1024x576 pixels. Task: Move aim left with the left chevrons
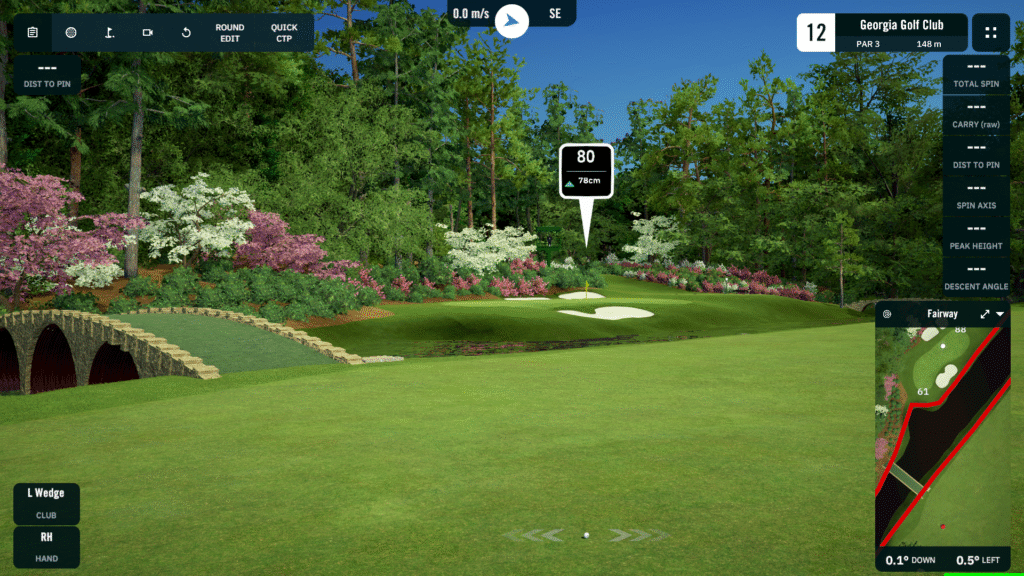[545, 535]
